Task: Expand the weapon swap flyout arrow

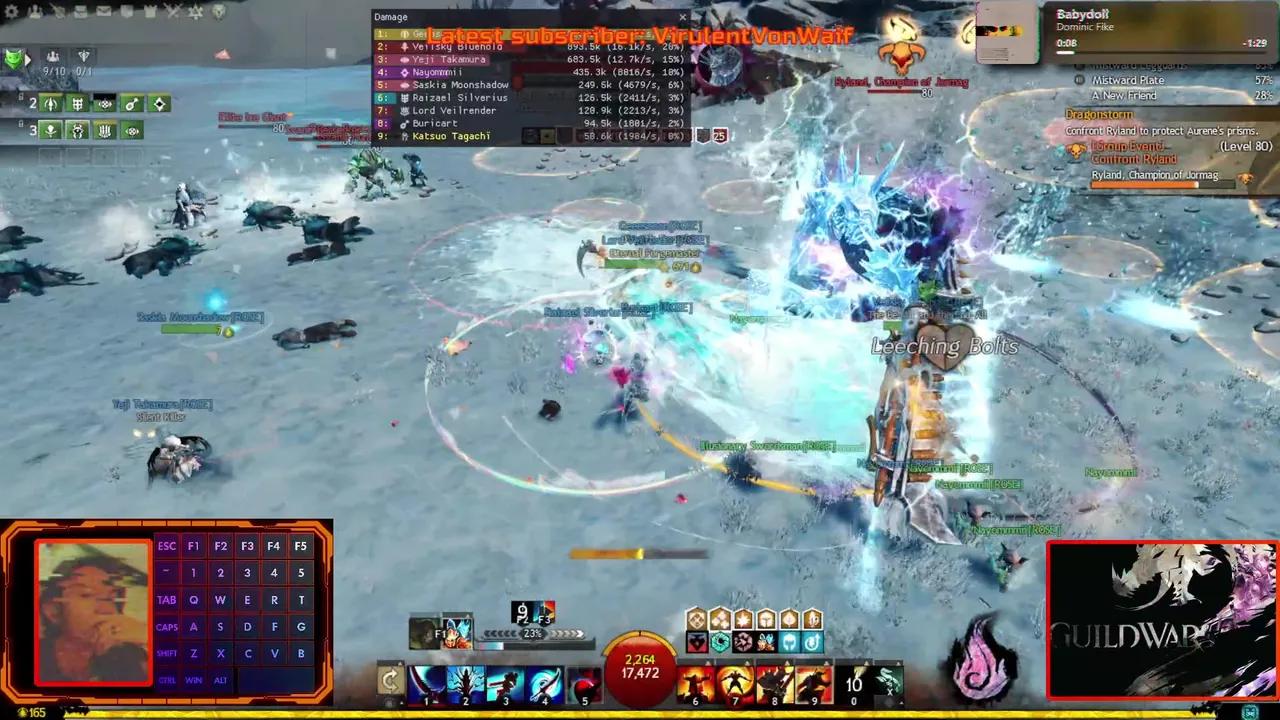Action: click(400, 663)
